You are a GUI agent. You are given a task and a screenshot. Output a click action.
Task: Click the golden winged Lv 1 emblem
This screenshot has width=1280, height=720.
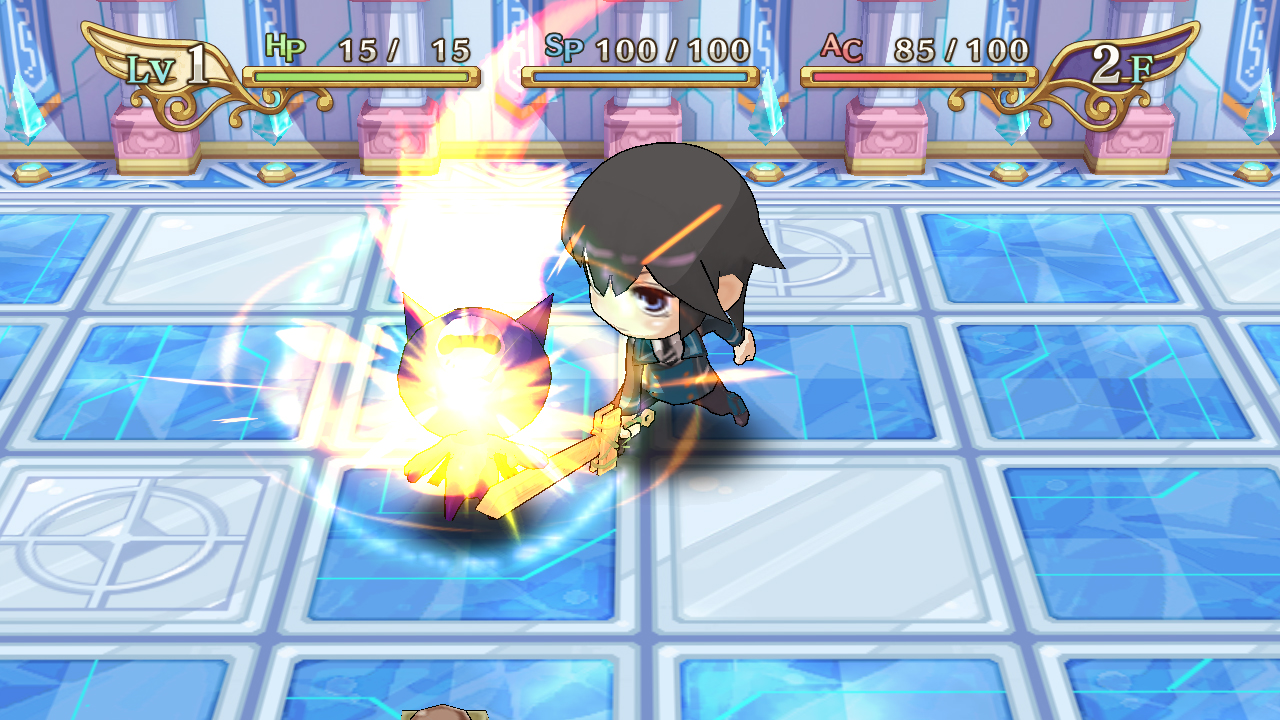pyautogui.click(x=160, y=65)
